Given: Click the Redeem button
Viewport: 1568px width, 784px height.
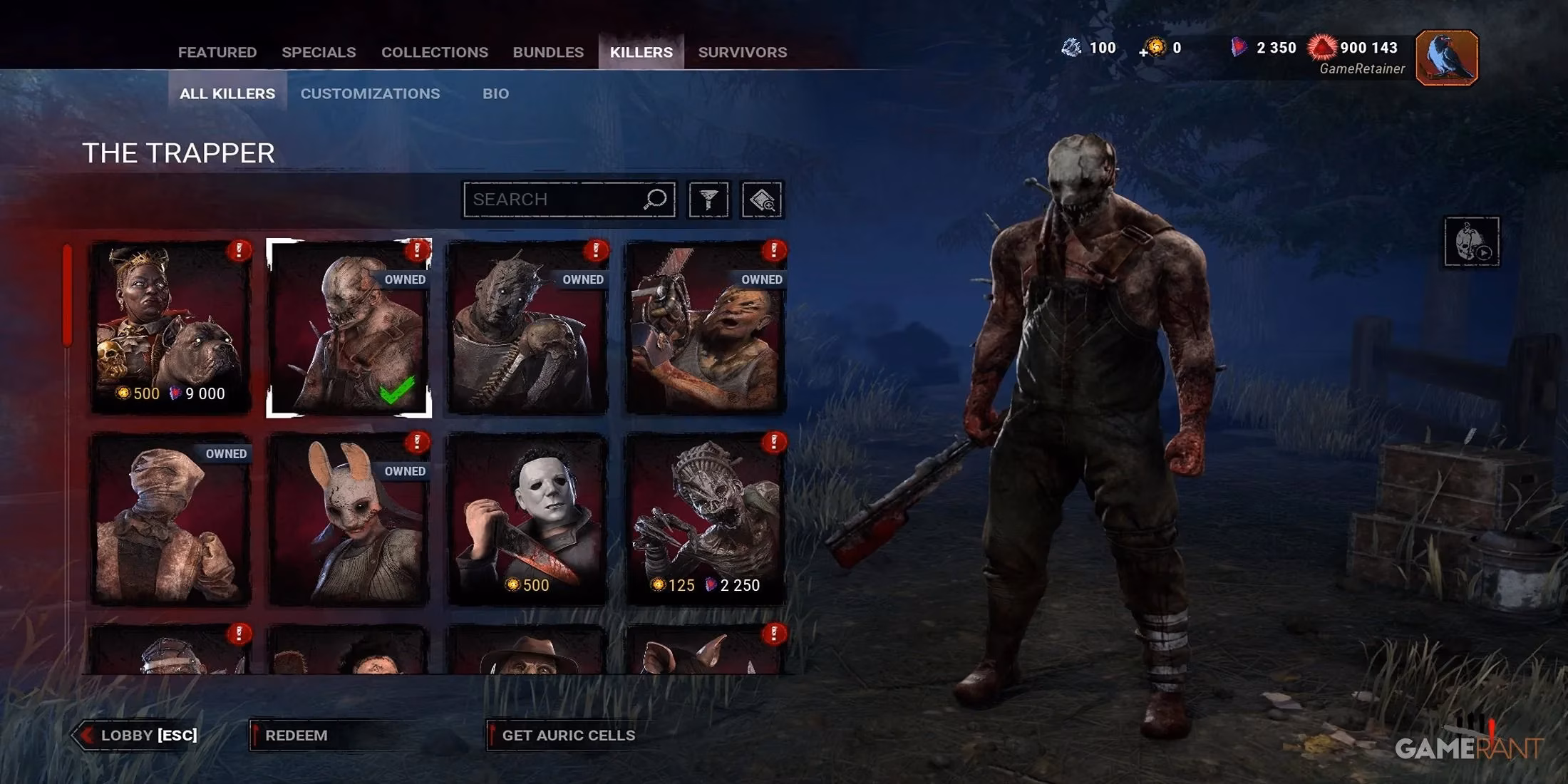Looking at the screenshot, I should coord(296,735).
